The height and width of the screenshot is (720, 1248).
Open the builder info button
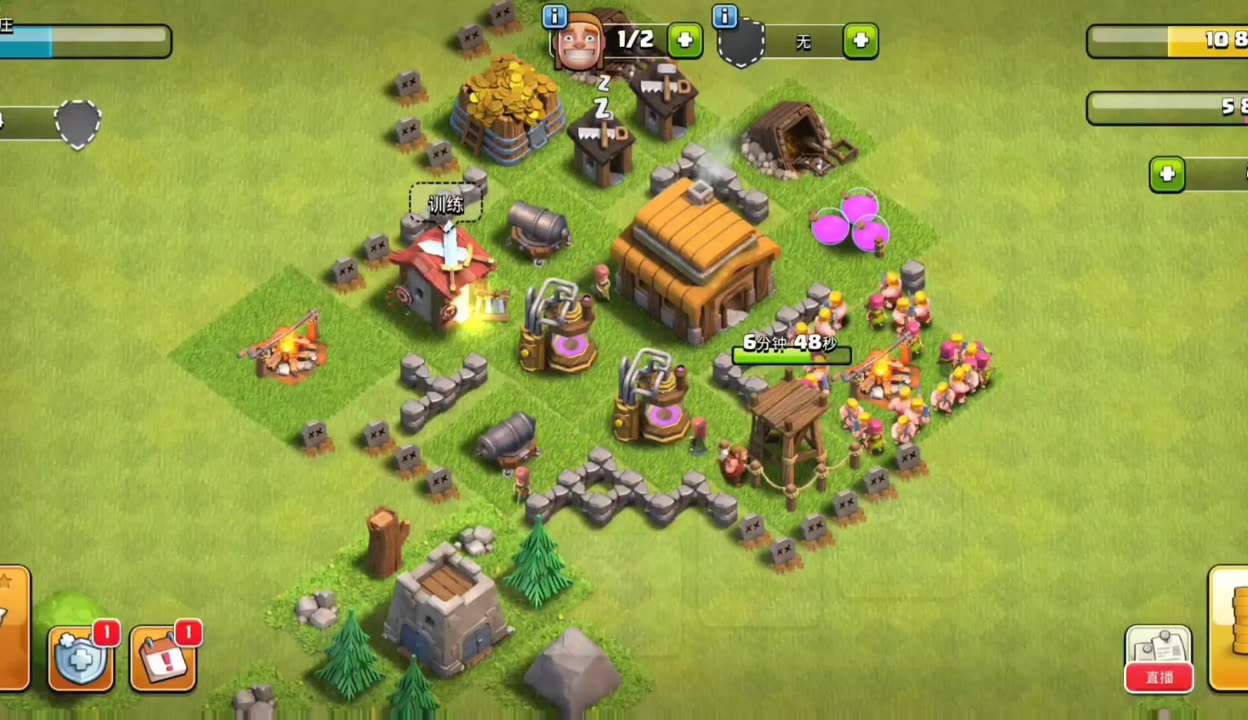[554, 16]
